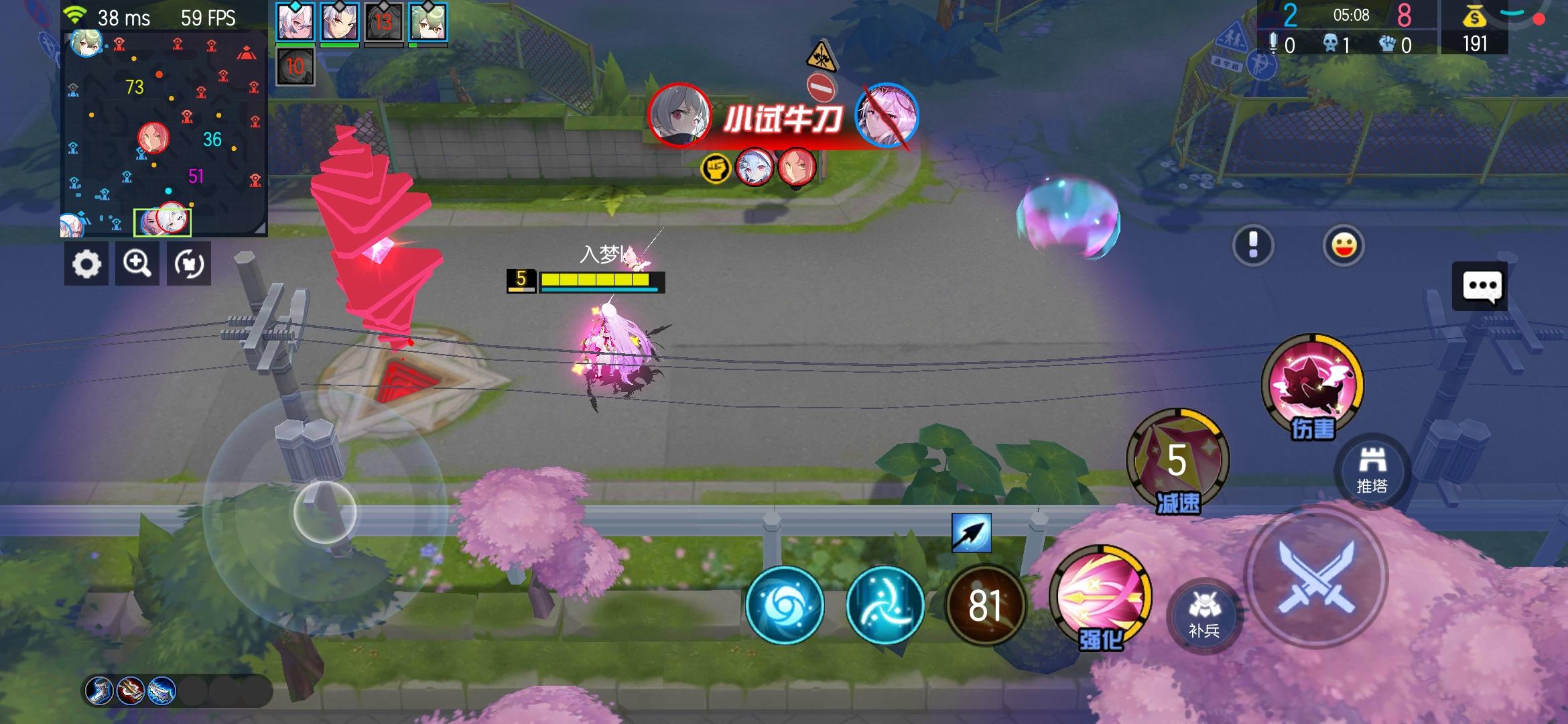Cast the blue swirl skill
This screenshot has height=724, width=1568.
(785, 604)
